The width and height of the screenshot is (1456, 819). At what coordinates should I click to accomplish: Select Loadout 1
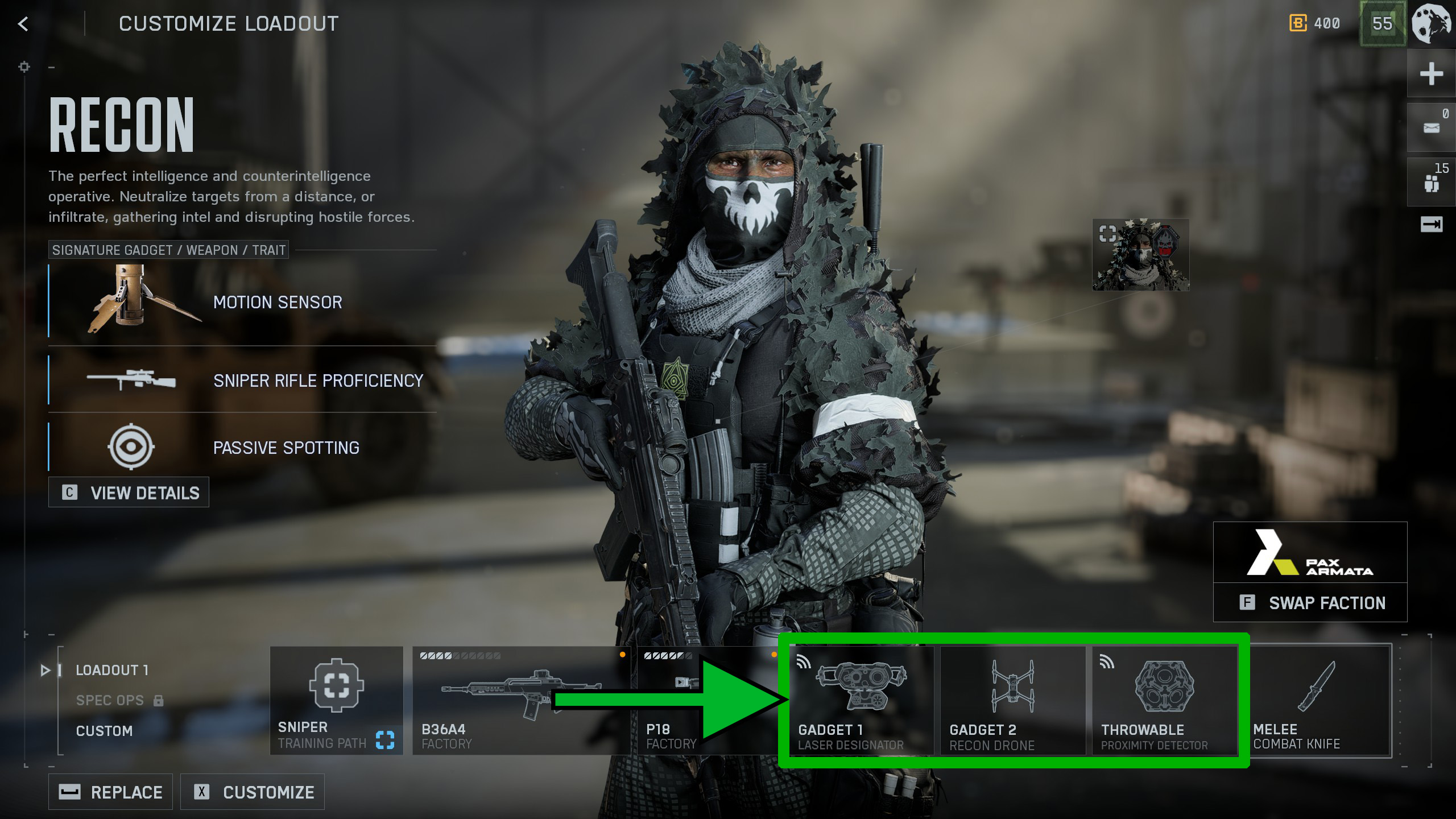[x=112, y=670]
